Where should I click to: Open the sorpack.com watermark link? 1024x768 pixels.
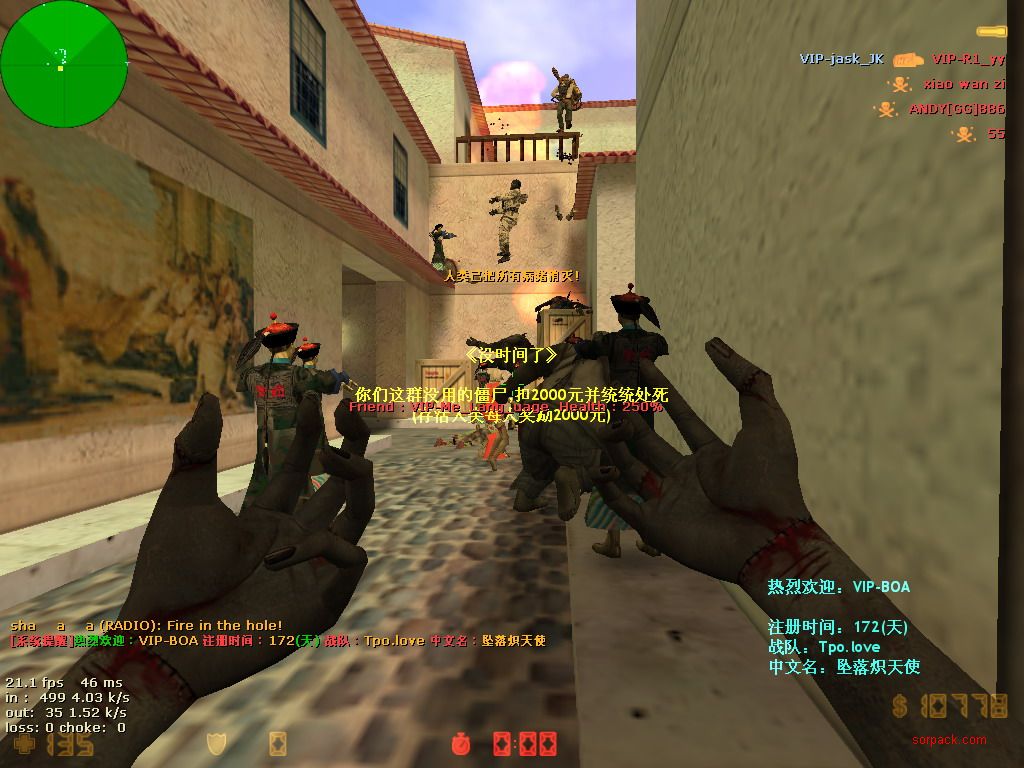coord(948,741)
